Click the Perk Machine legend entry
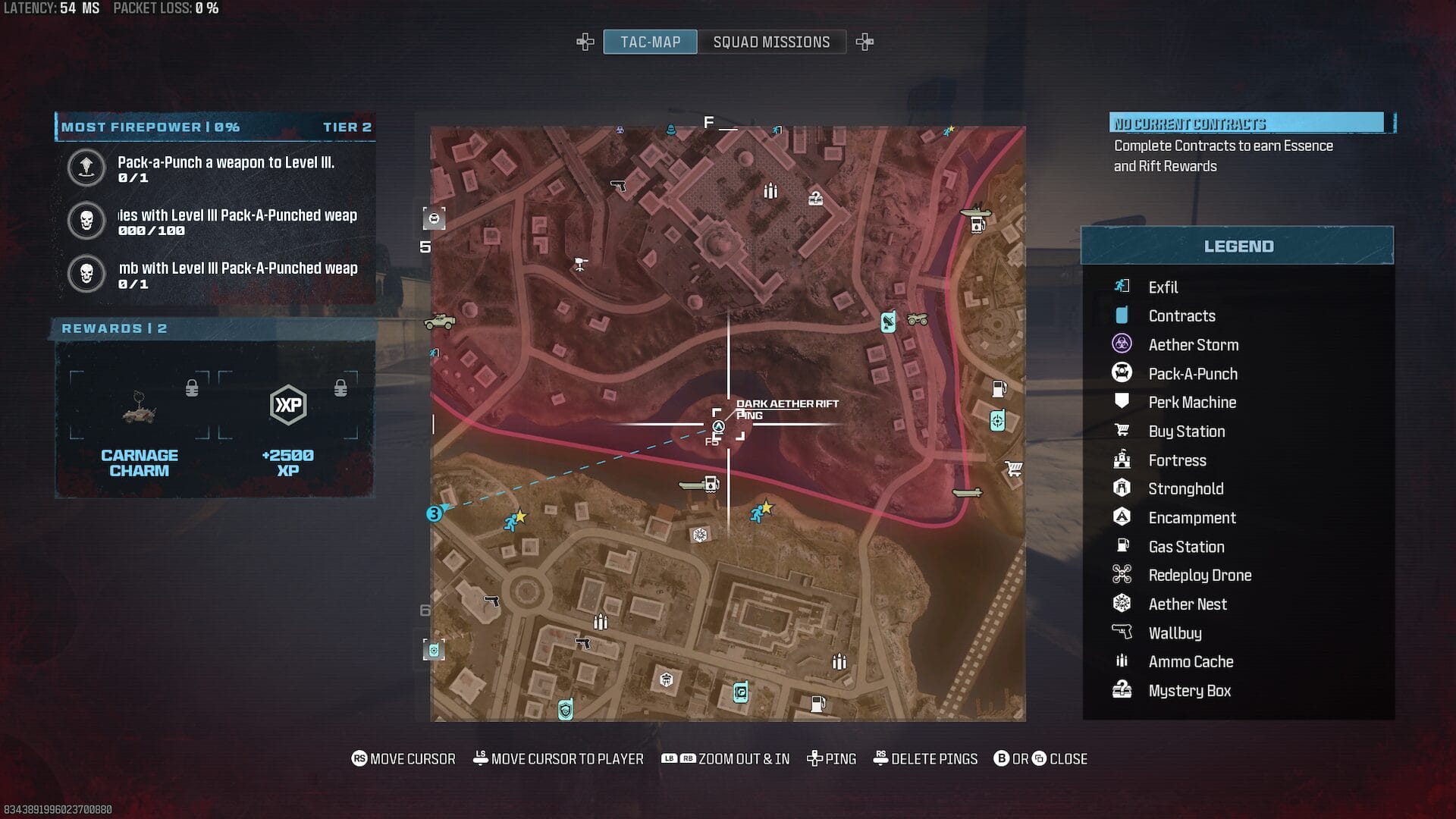The width and height of the screenshot is (1456, 819). coord(1191,403)
